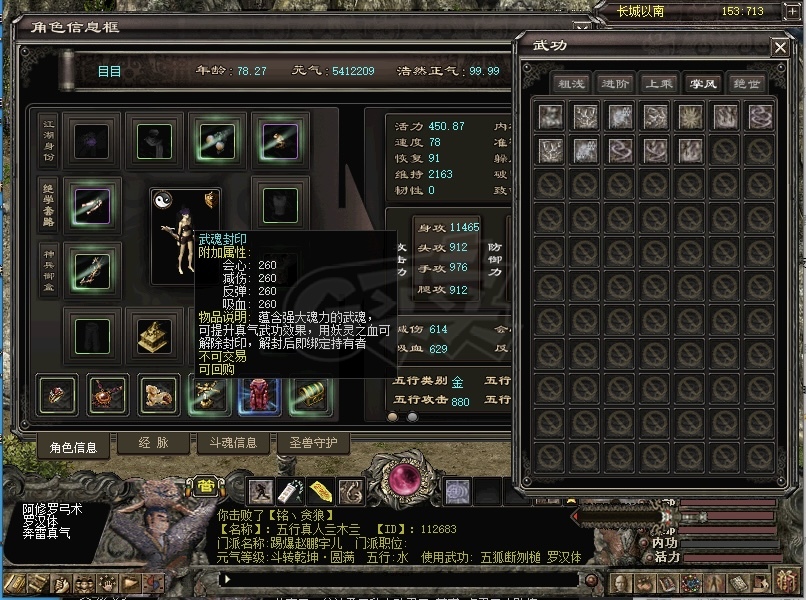Screen dimensions: 806x600
Task: Close the 武功 martial arts window
Action: coord(780,47)
